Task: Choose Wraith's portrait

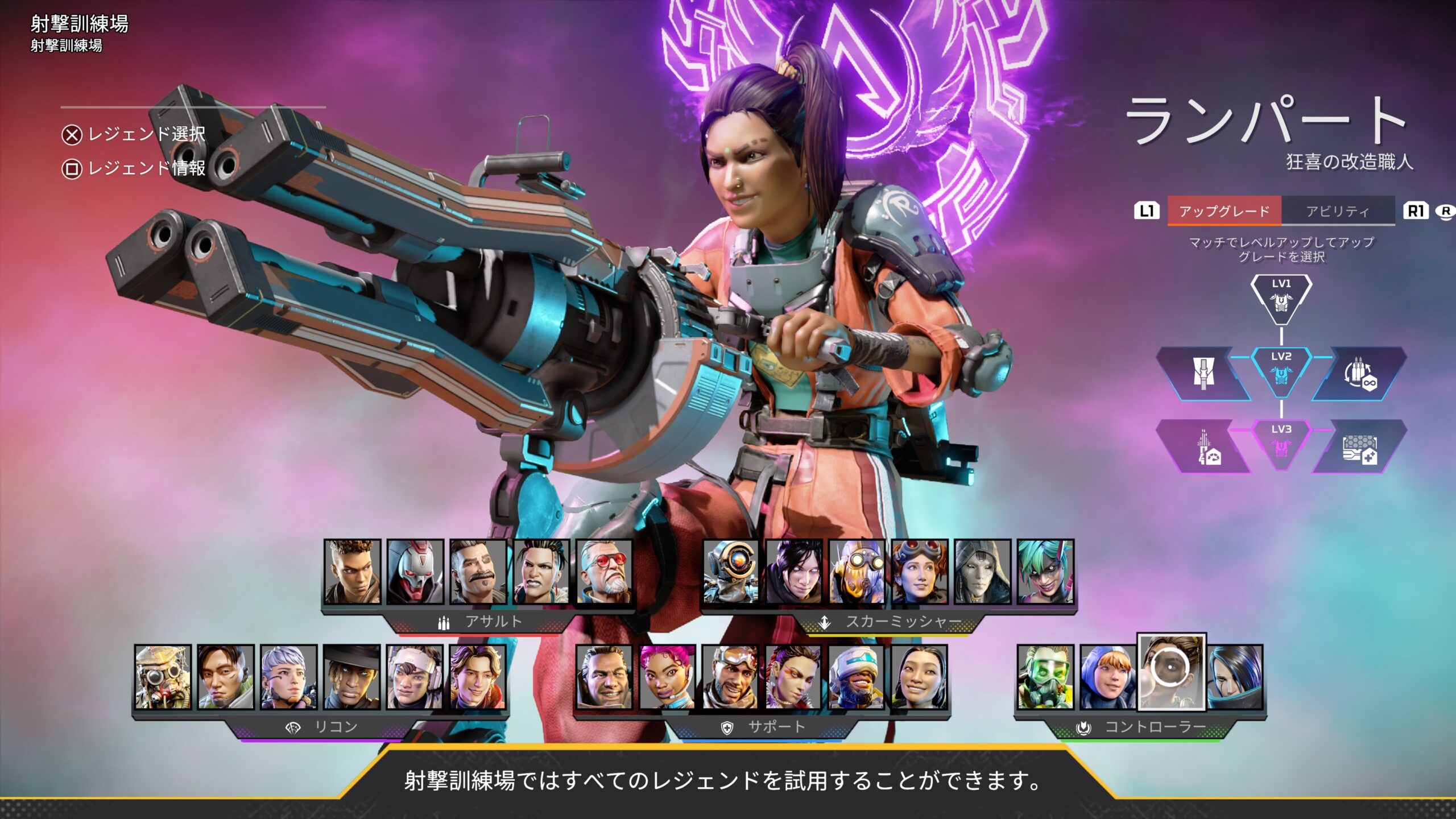Action: click(x=794, y=572)
